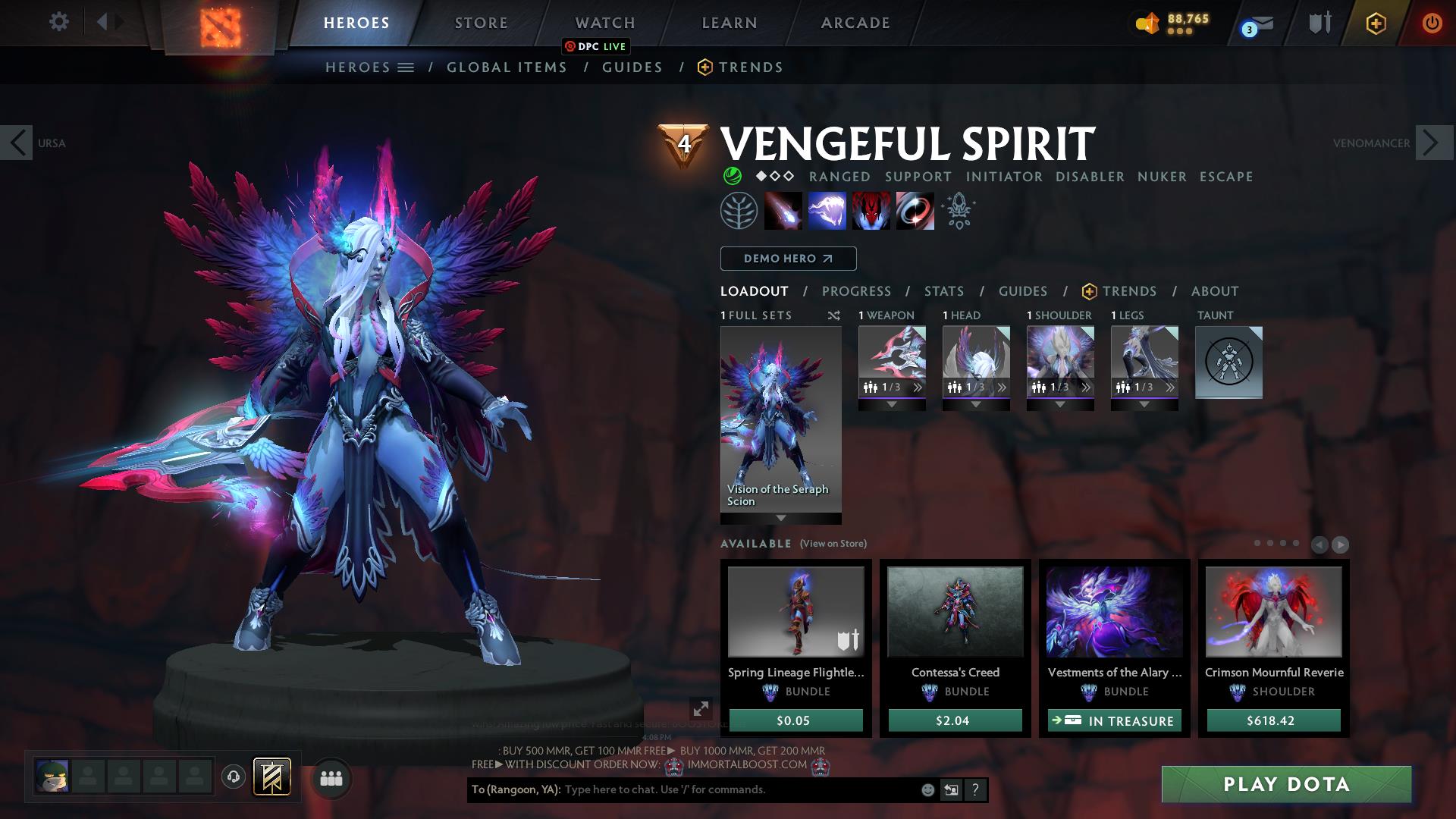Viewport: 1456px width, 819px height.
Task: Click the power/exit icon
Action: tap(1430, 23)
